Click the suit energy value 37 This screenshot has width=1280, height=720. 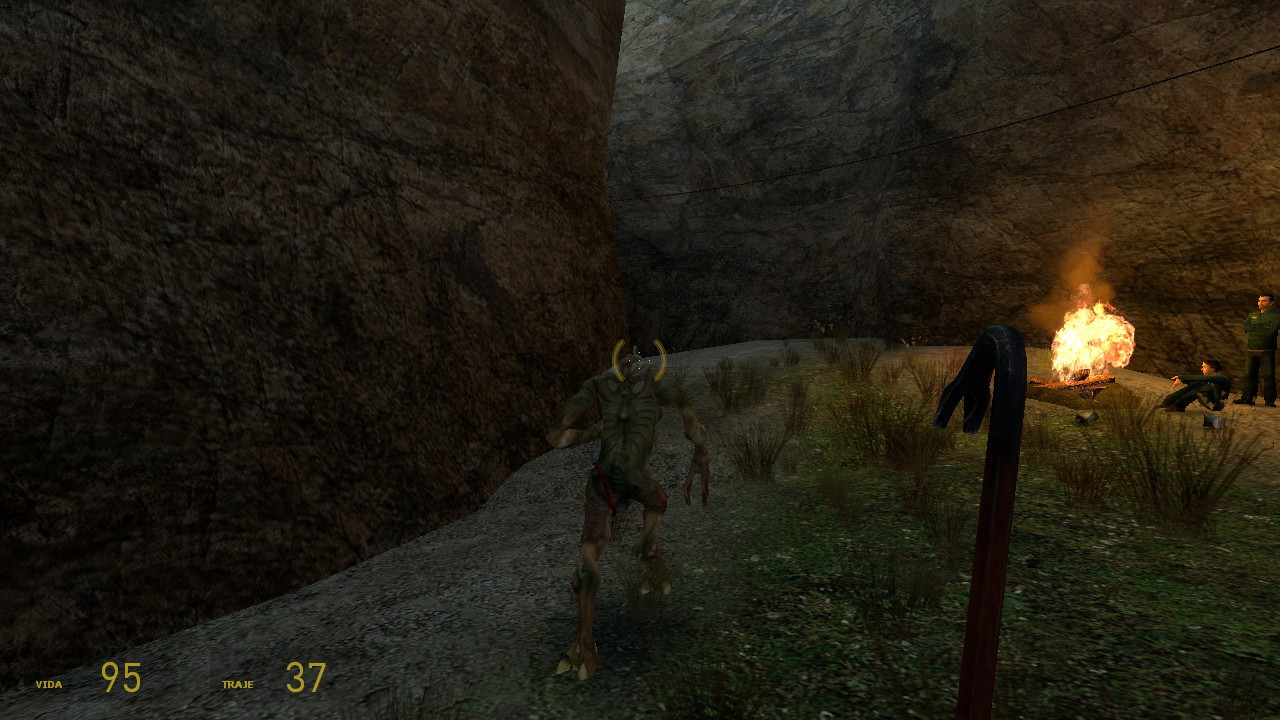pyautogui.click(x=305, y=677)
